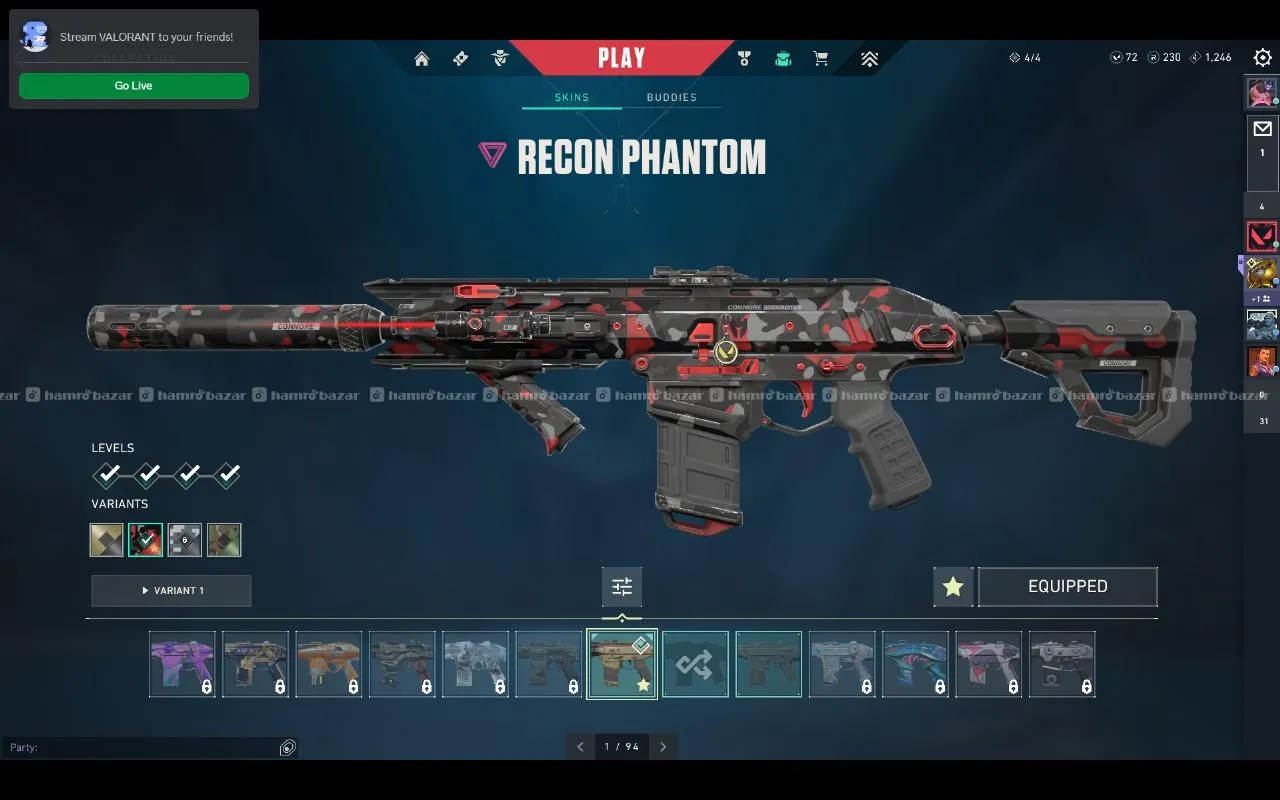Toggle the favorite star button
The width and height of the screenshot is (1280, 800).
953,587
